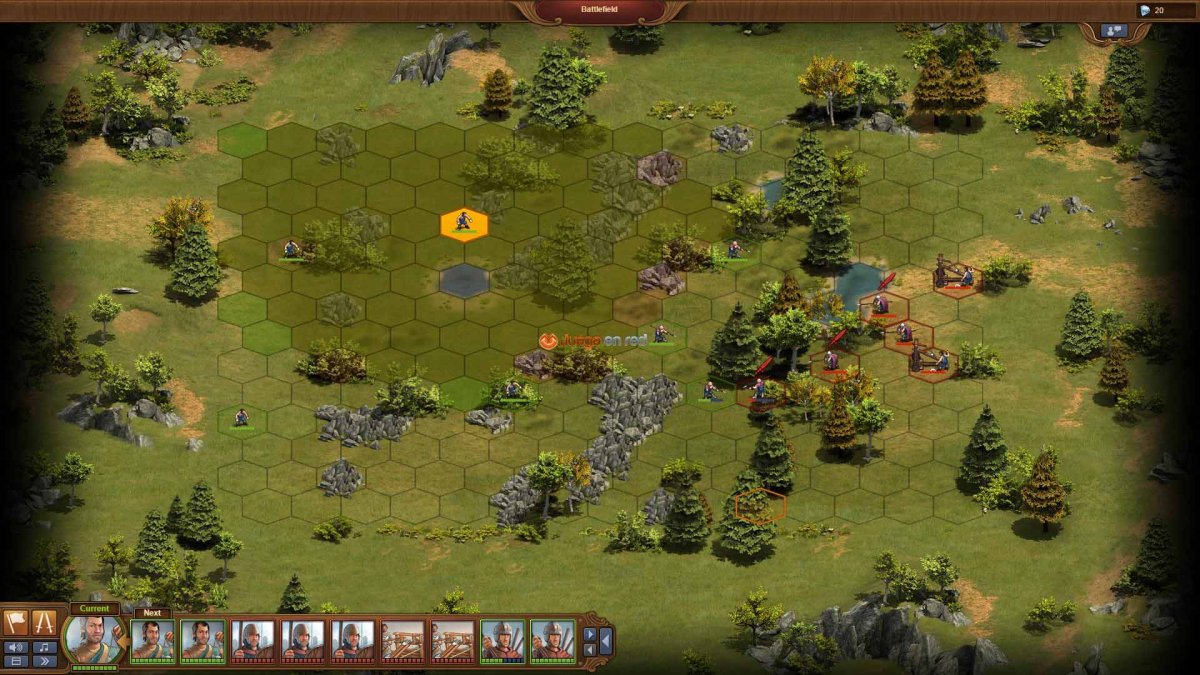Start auto-battle with the crossed swords button

tap(44, 623)
